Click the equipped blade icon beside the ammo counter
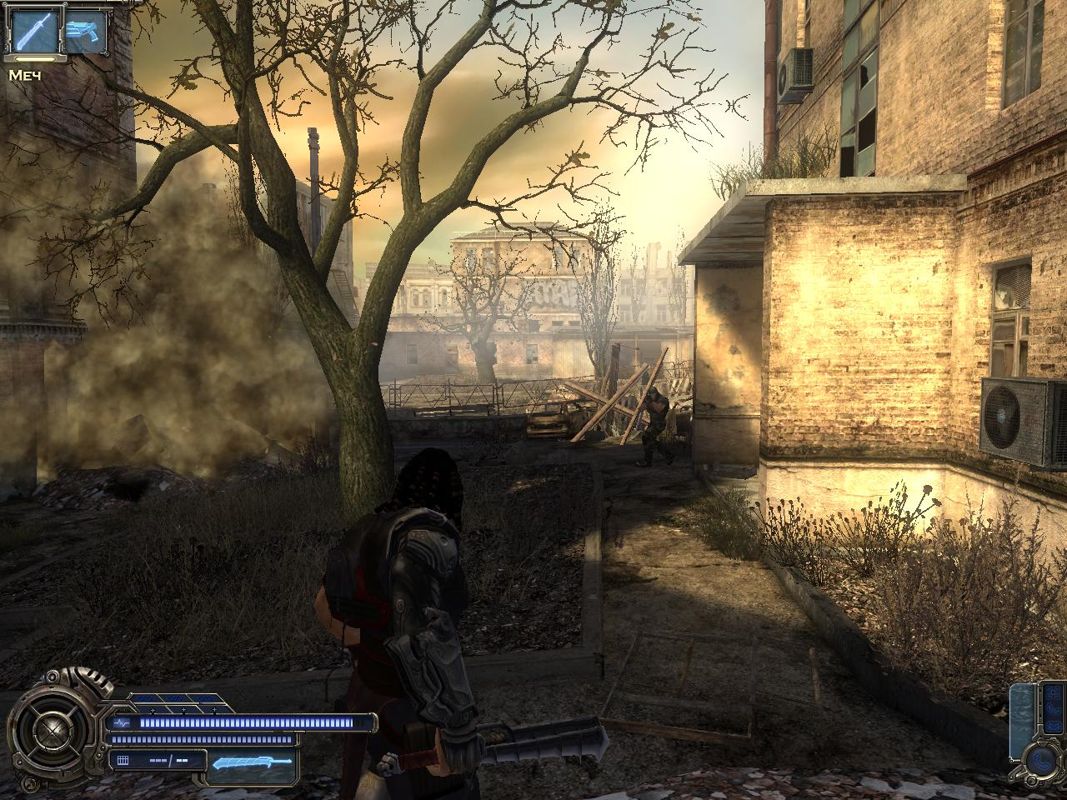 click(254, 763)
